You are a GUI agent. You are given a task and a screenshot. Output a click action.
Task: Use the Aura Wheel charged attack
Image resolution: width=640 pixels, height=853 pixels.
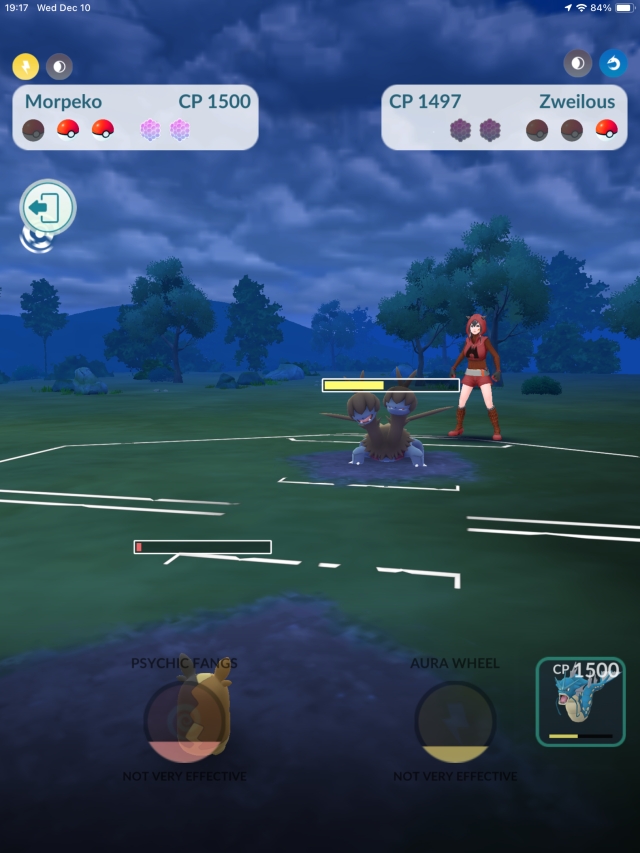[455, 721]
